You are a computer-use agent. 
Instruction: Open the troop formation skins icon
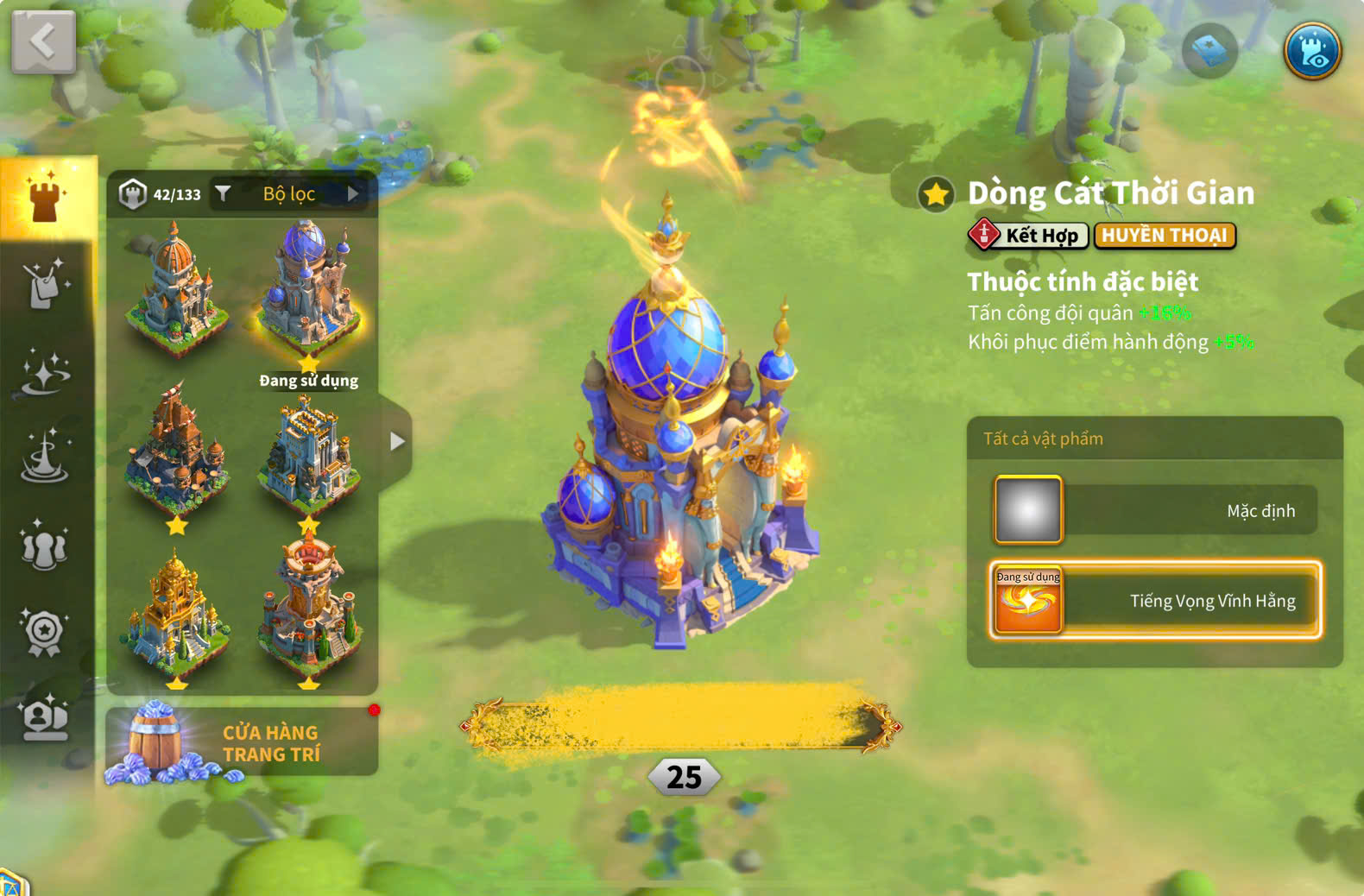pos(45,546)
